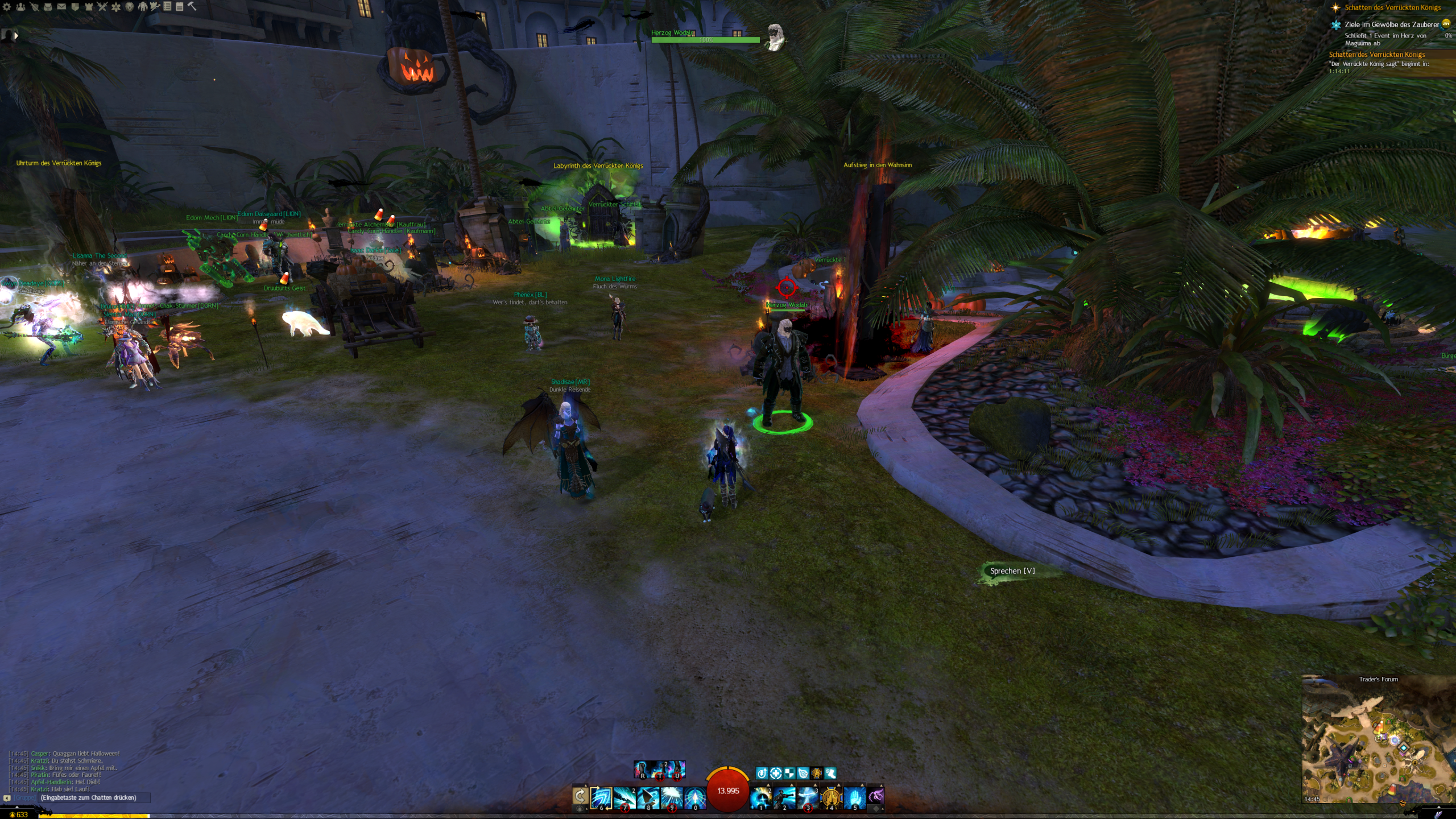Click the weapon swap arrows button

[x=580, y=796]
